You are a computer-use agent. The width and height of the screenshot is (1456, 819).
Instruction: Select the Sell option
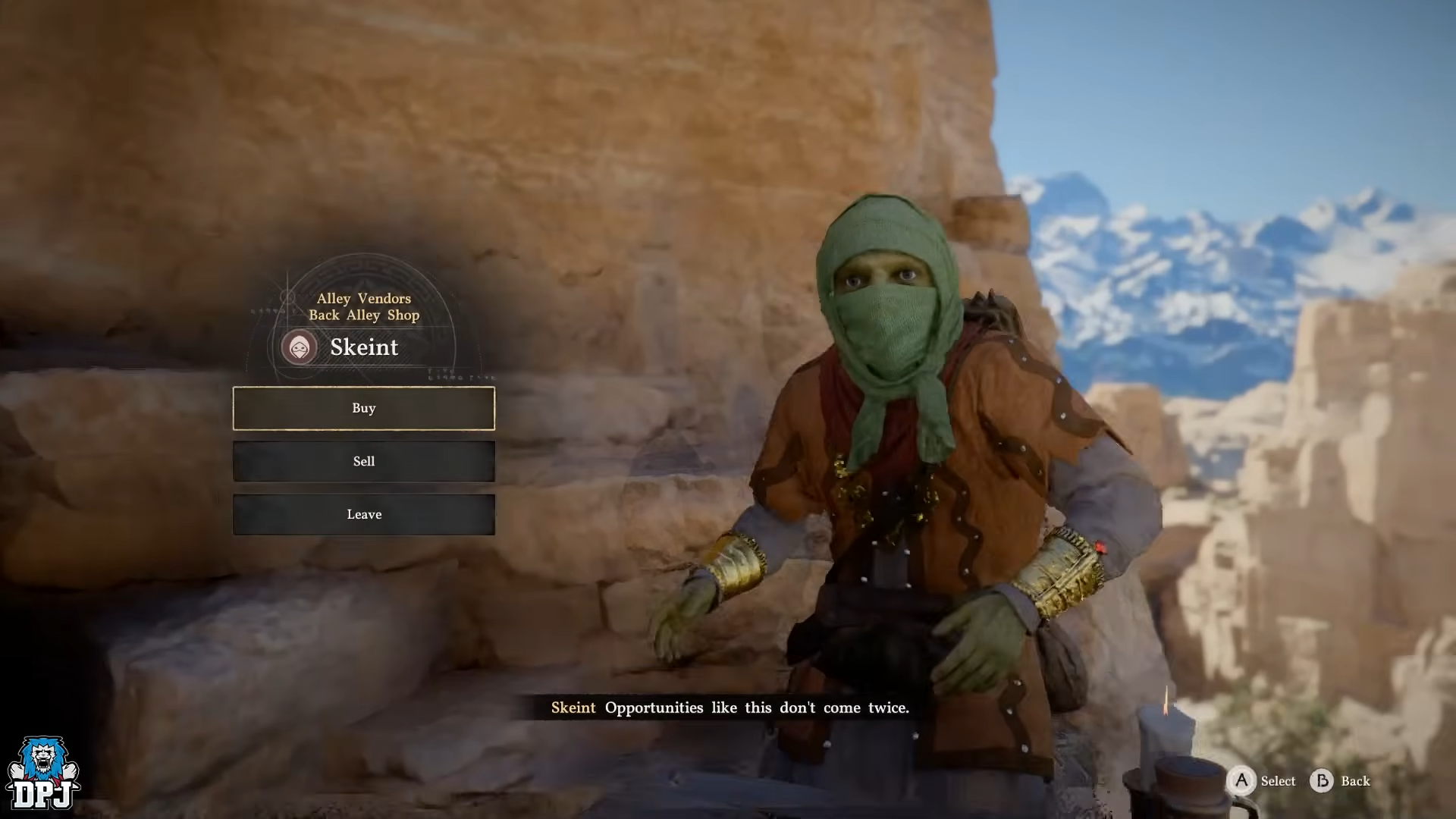click(364, 461)
